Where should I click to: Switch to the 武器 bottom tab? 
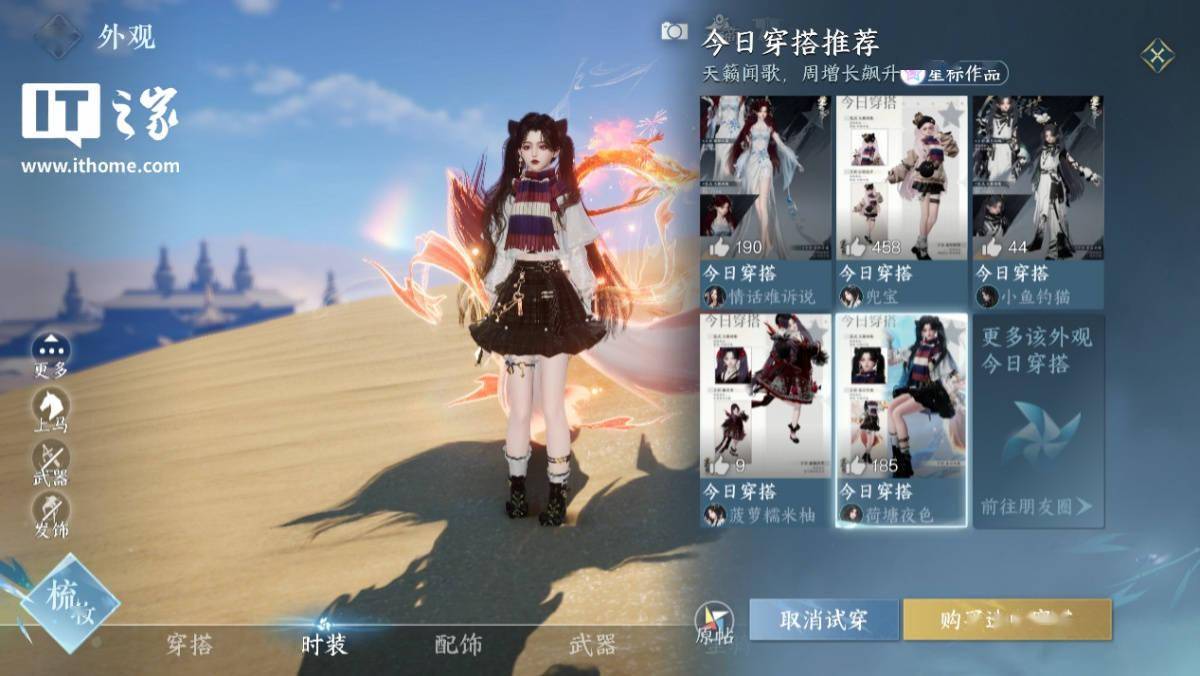pyautogui.click(x=592, y=645)
